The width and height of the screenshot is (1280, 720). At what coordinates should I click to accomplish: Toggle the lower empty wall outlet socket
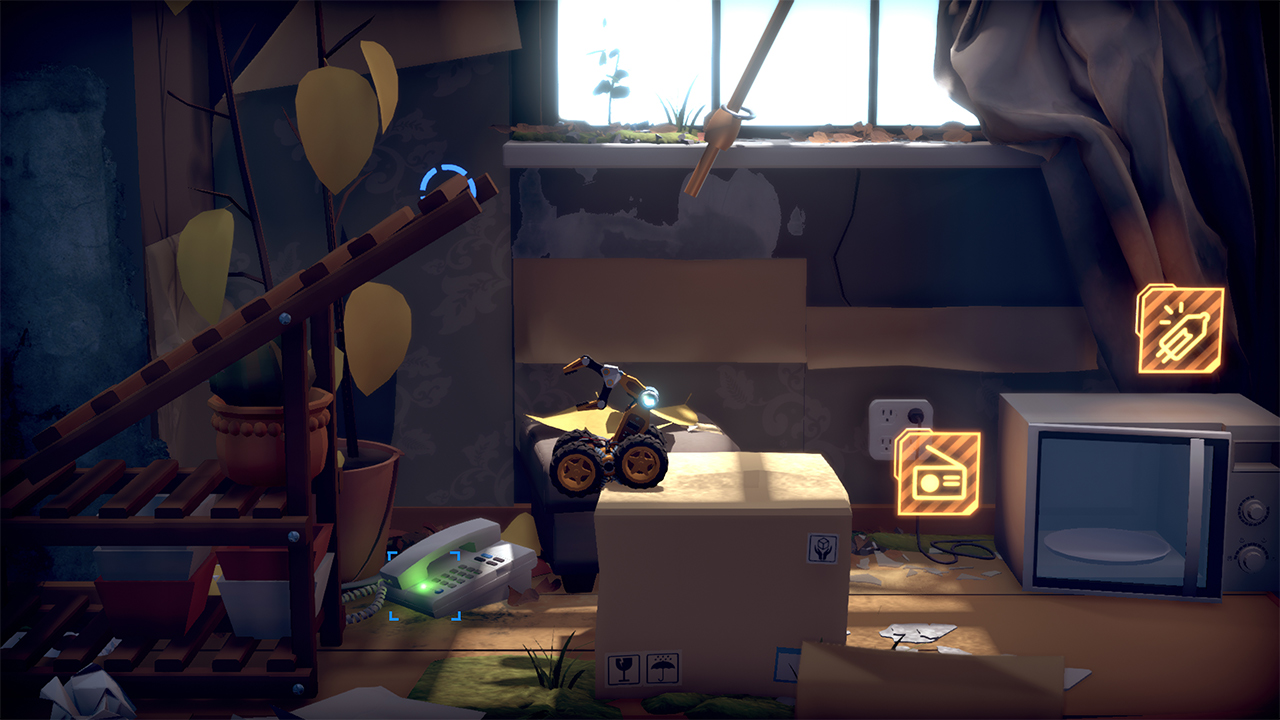[886, 445]
